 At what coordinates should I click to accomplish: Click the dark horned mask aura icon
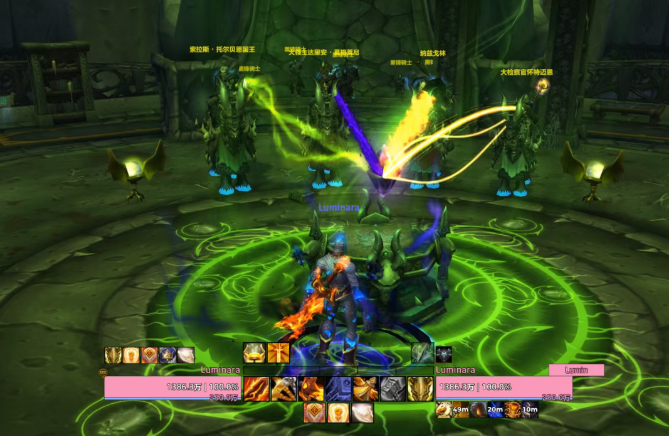(444, 353)
